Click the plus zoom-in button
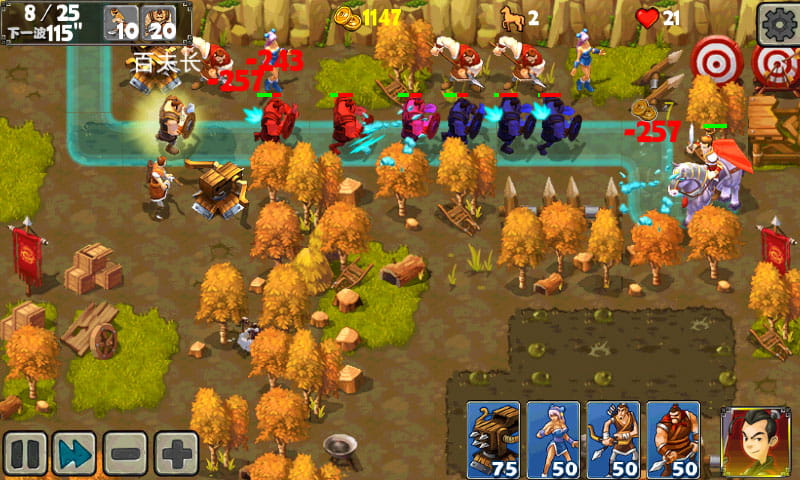 point(176,453)
